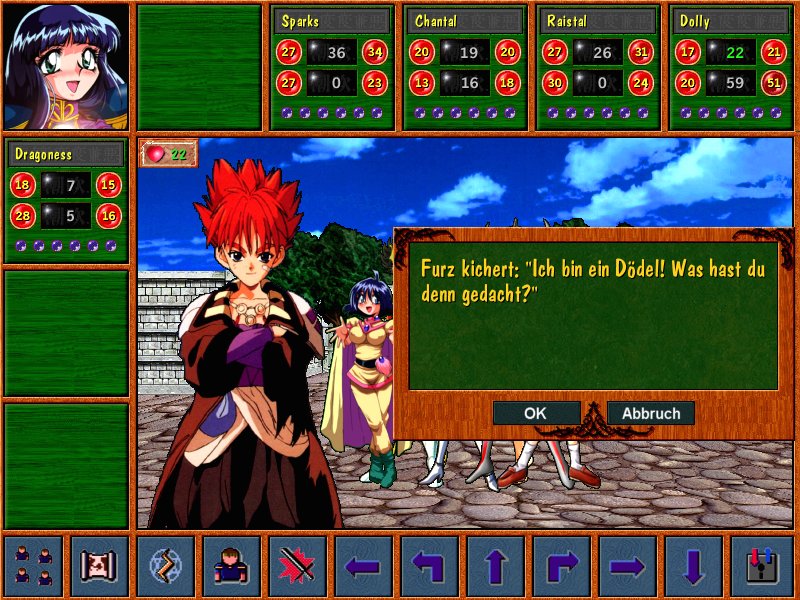Select the Raistal party member panel

(599, 67)
